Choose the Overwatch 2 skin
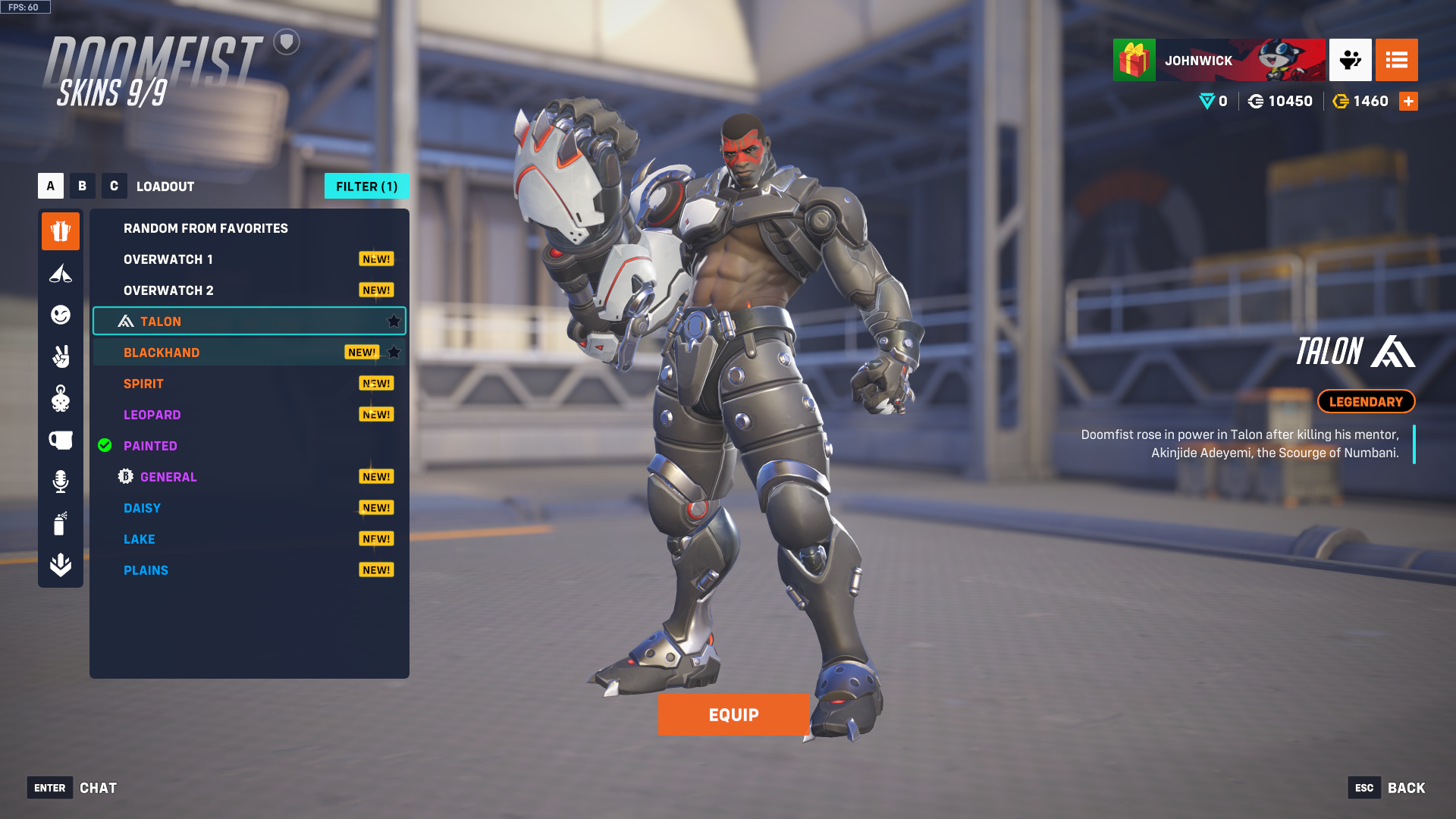The image size is (1456, 819). 168,290
